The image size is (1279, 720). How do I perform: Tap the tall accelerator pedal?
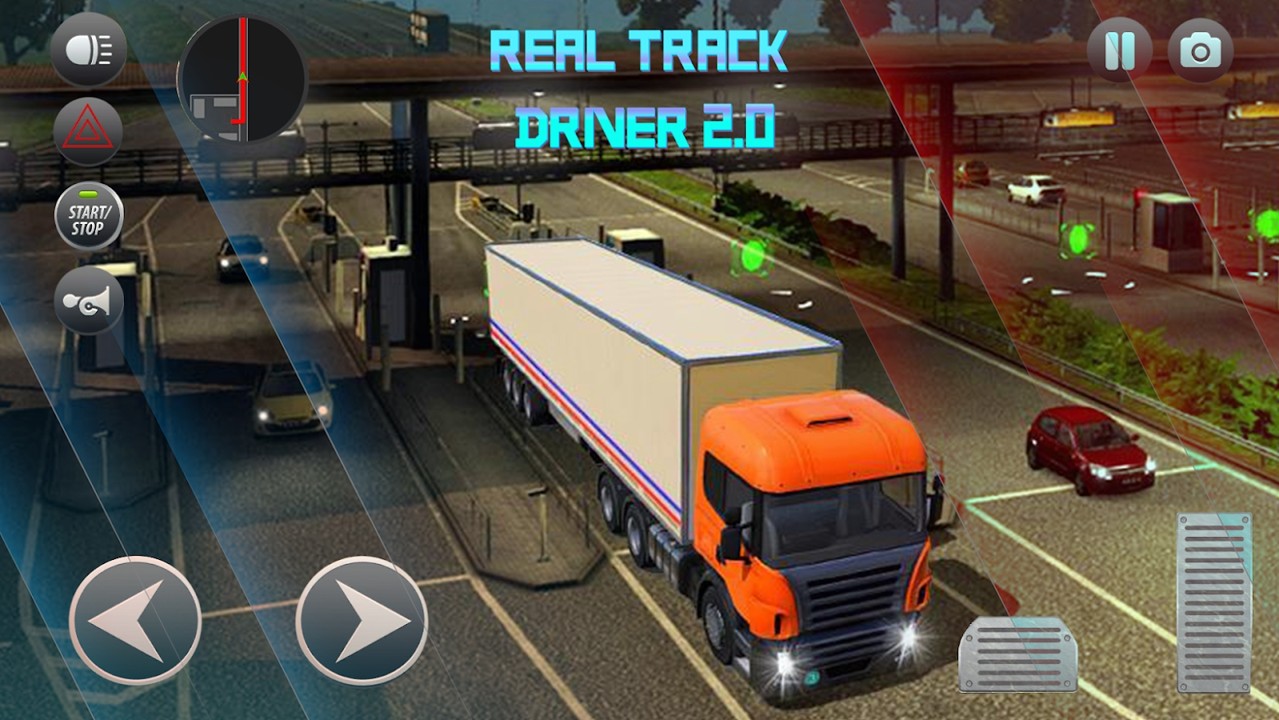click(1214, 602)
